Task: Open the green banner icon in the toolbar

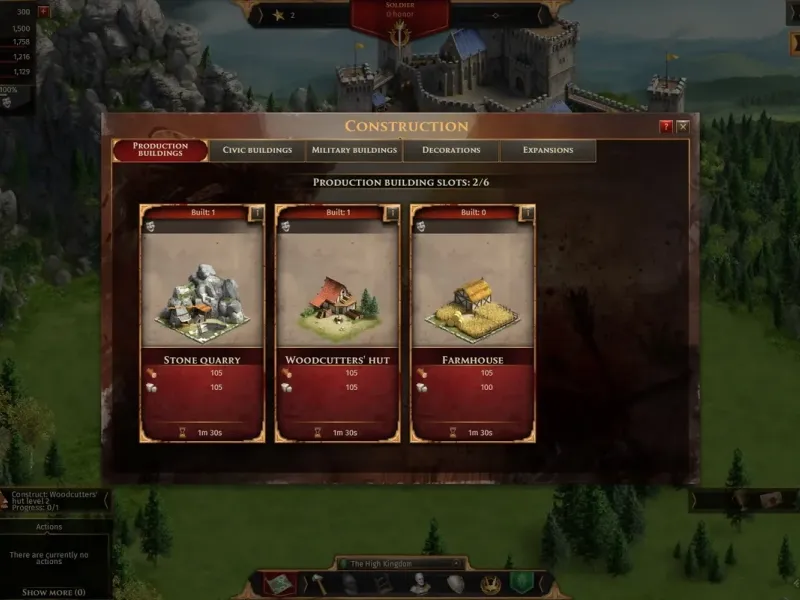Action: 519,583
